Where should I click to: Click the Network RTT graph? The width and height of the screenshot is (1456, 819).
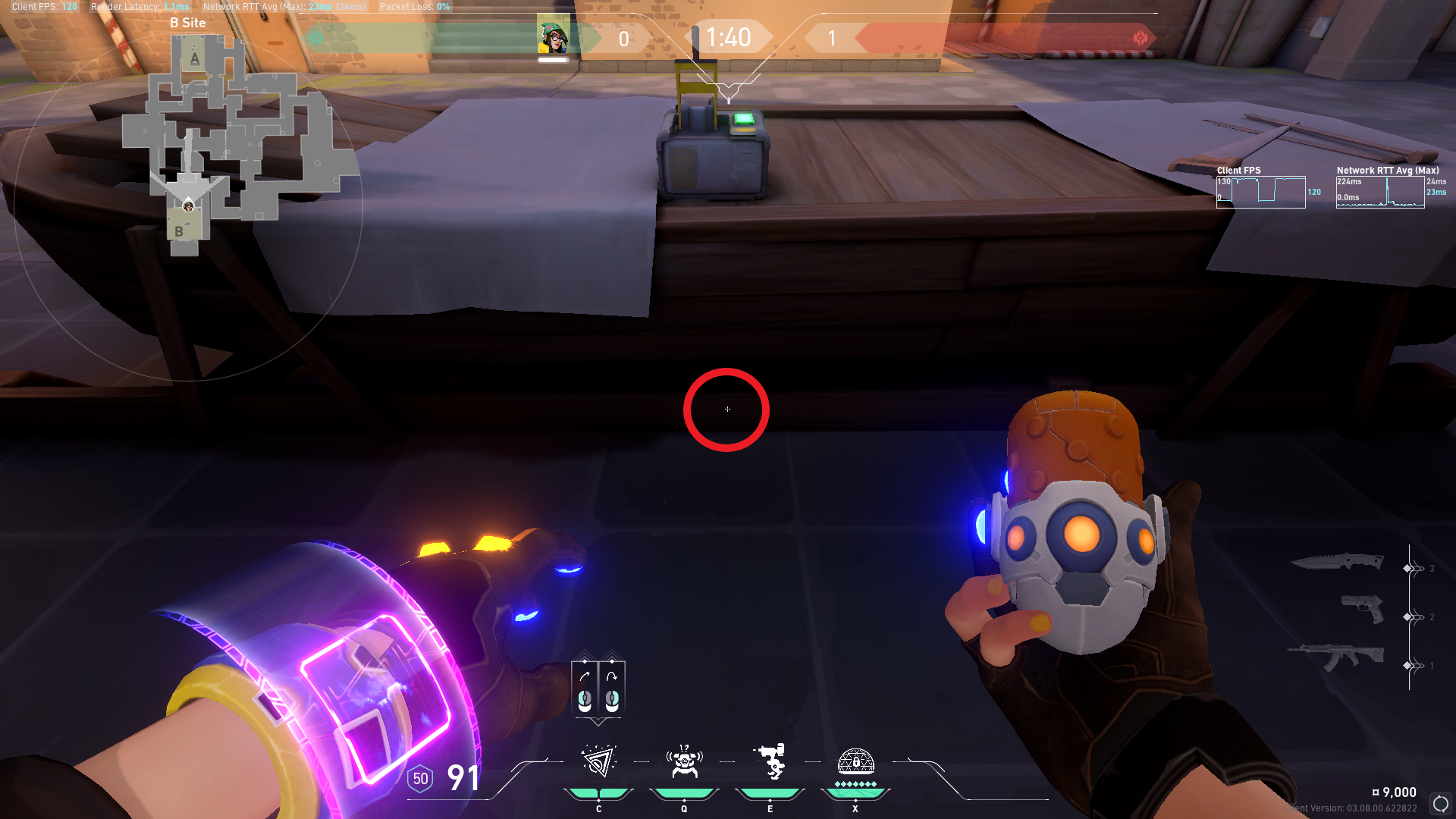(1379, 193)
